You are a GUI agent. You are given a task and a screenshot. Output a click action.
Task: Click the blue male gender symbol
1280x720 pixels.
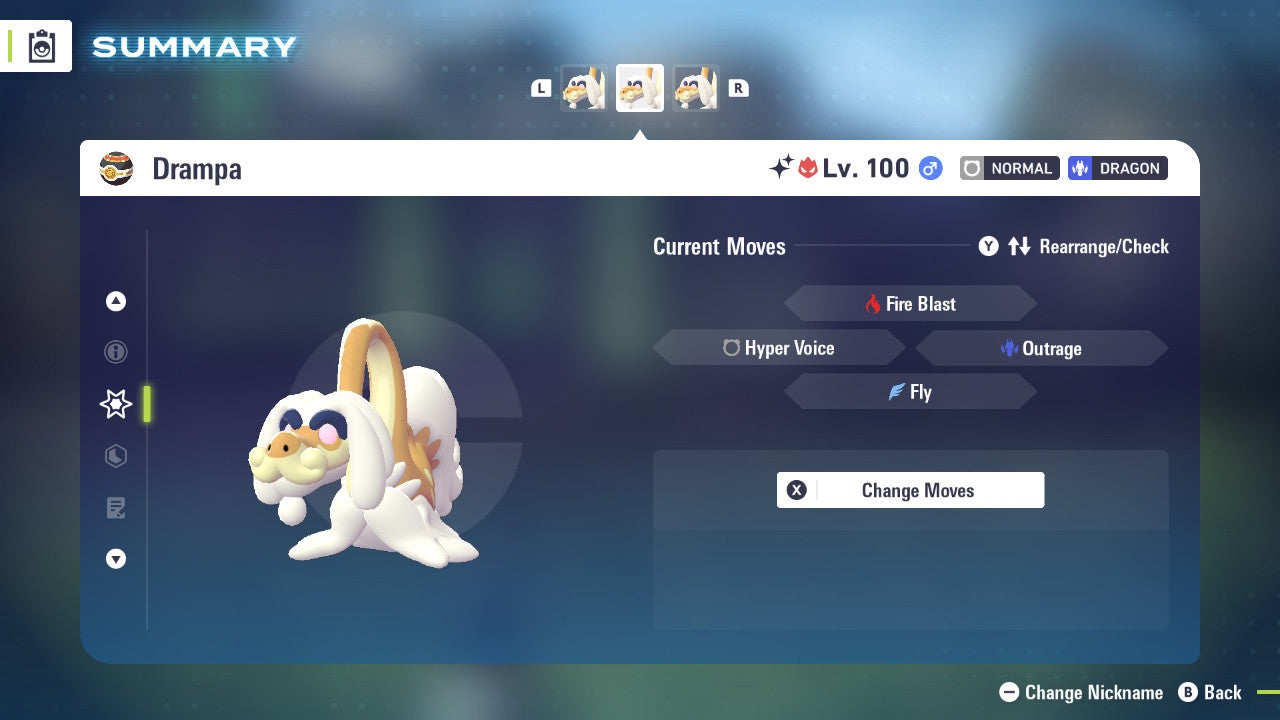pyautogui.click(x=929, y=168)
